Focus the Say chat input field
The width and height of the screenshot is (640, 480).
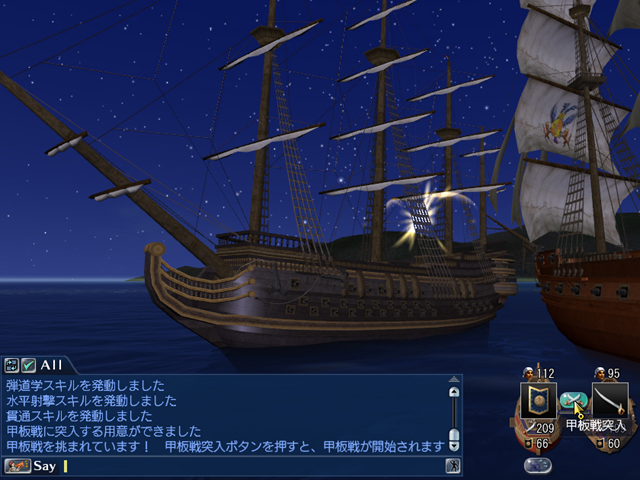(250, 466)
